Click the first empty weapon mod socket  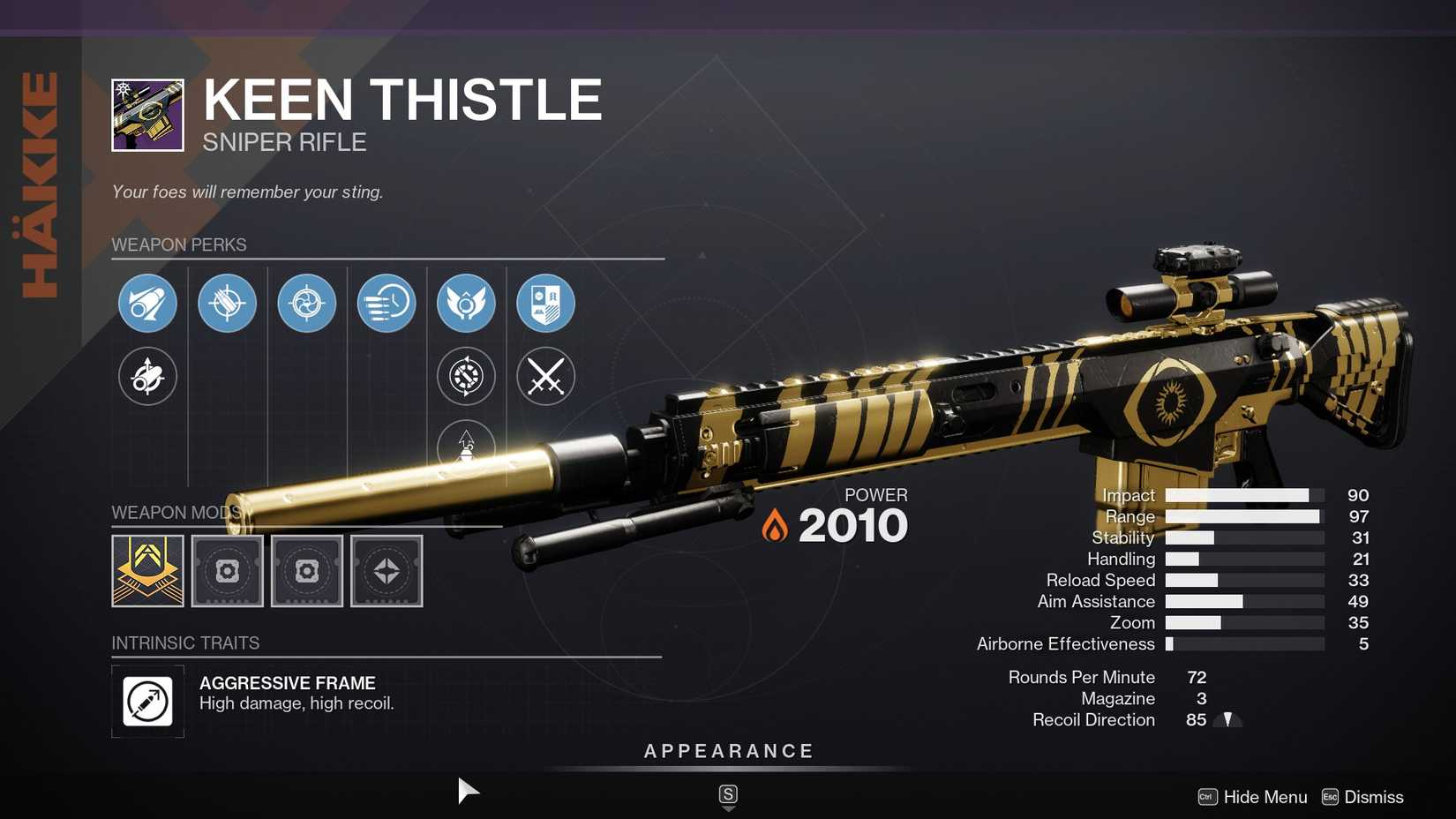pos(227,571)
